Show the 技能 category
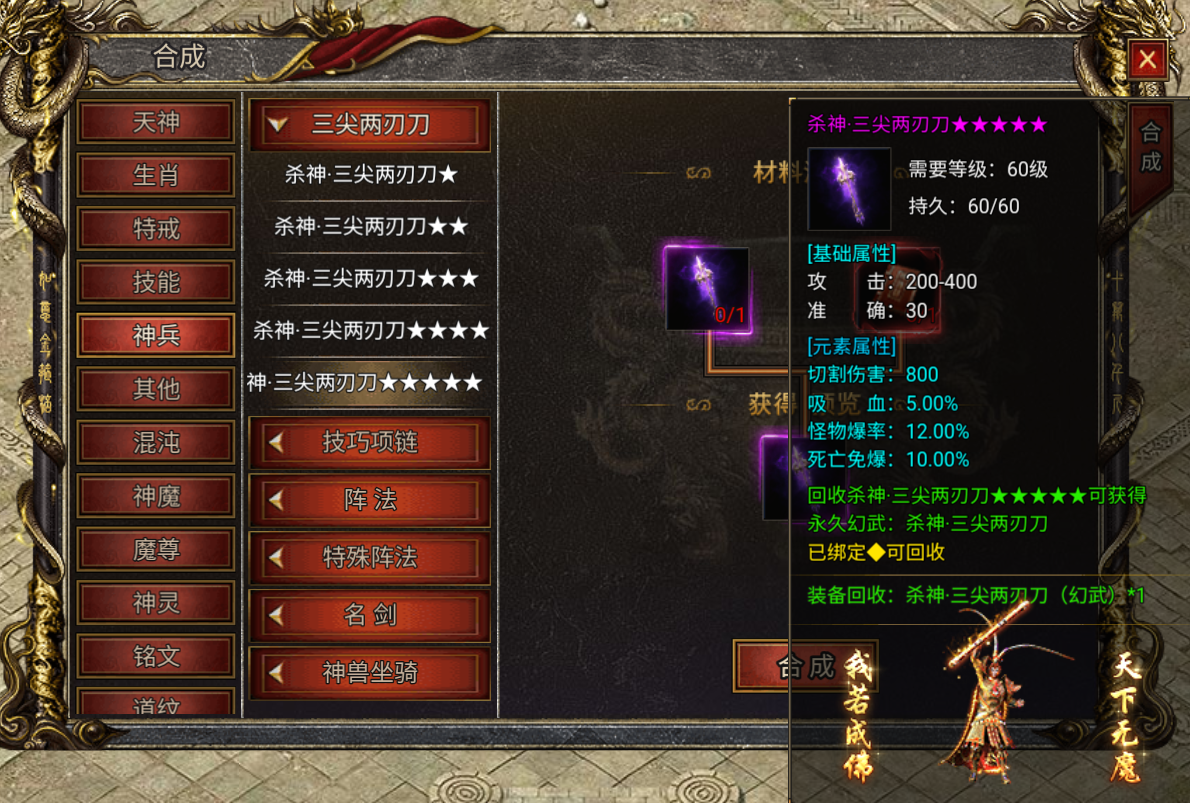Image resolution: width=1190 pixels, height=803 pixels. coord(156,282)
